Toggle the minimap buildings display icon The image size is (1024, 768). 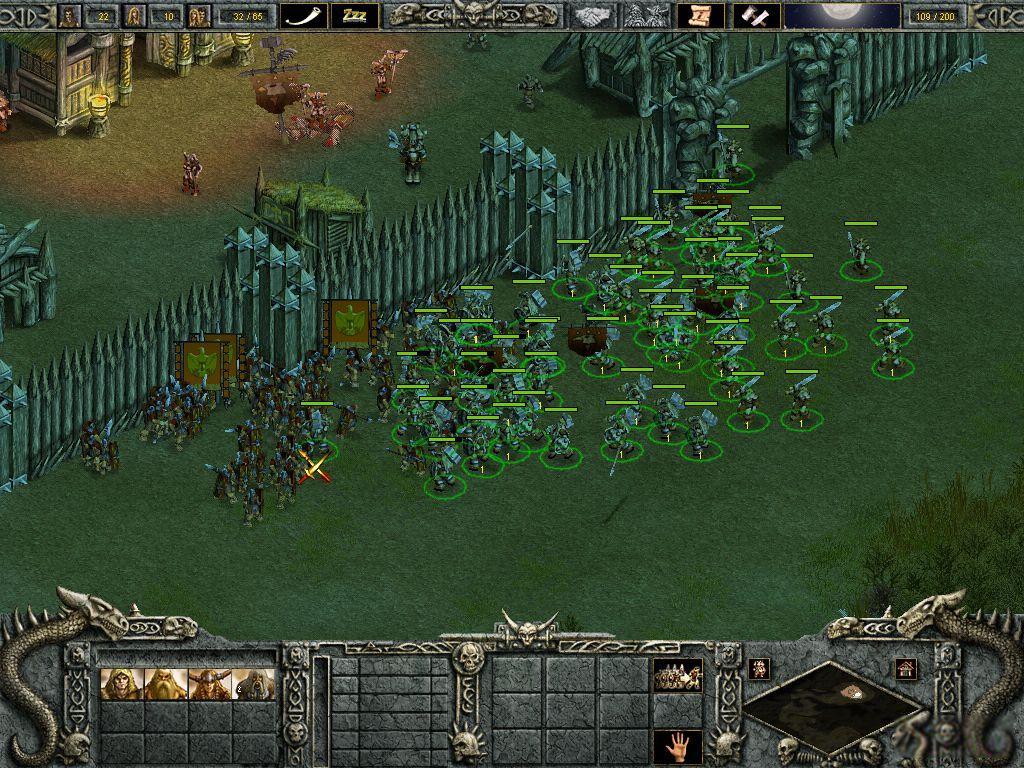point(906,667)
